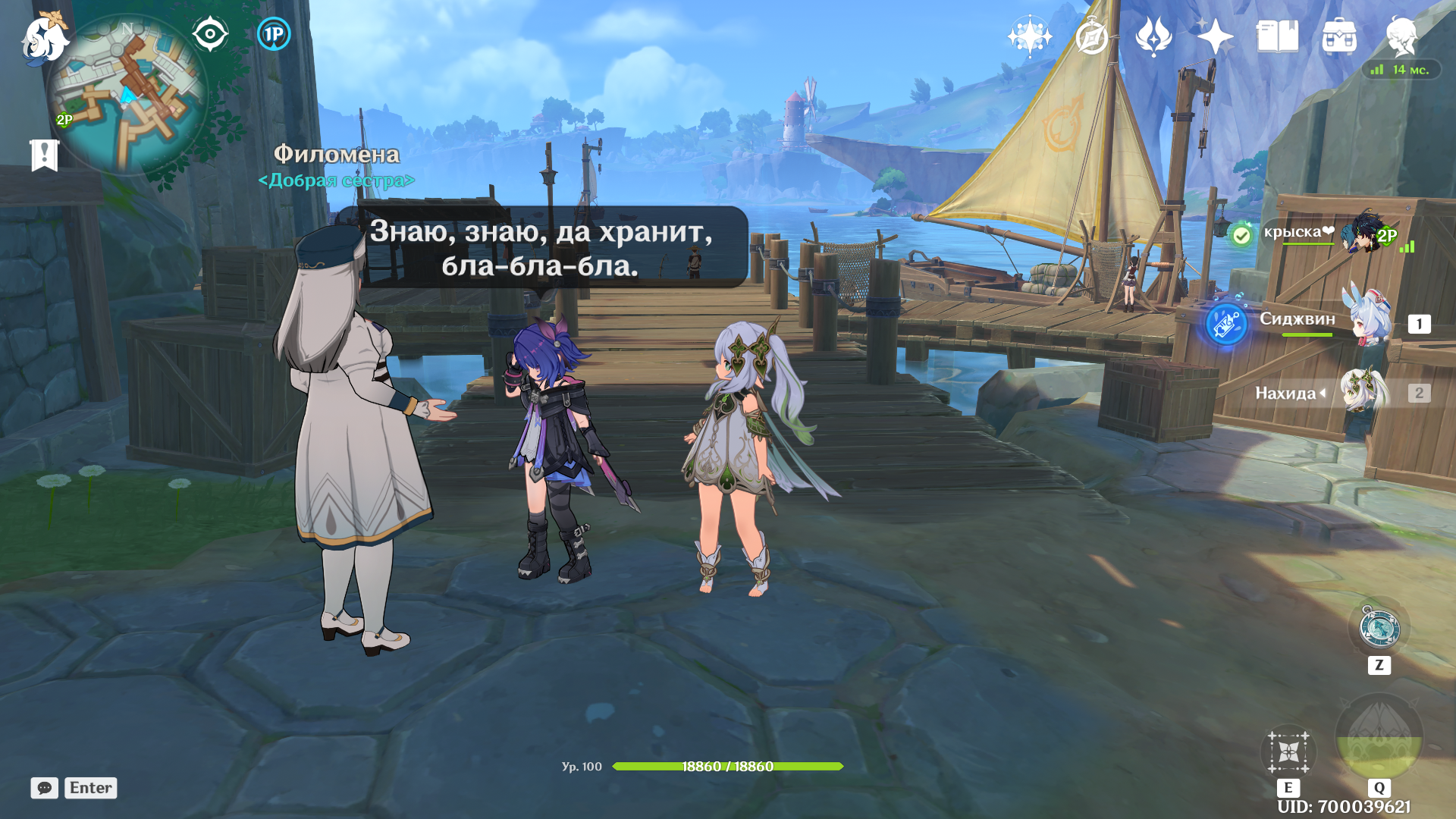Open the character screen icon
This screenshot has width=1456, height=819.
point(1401,36)
